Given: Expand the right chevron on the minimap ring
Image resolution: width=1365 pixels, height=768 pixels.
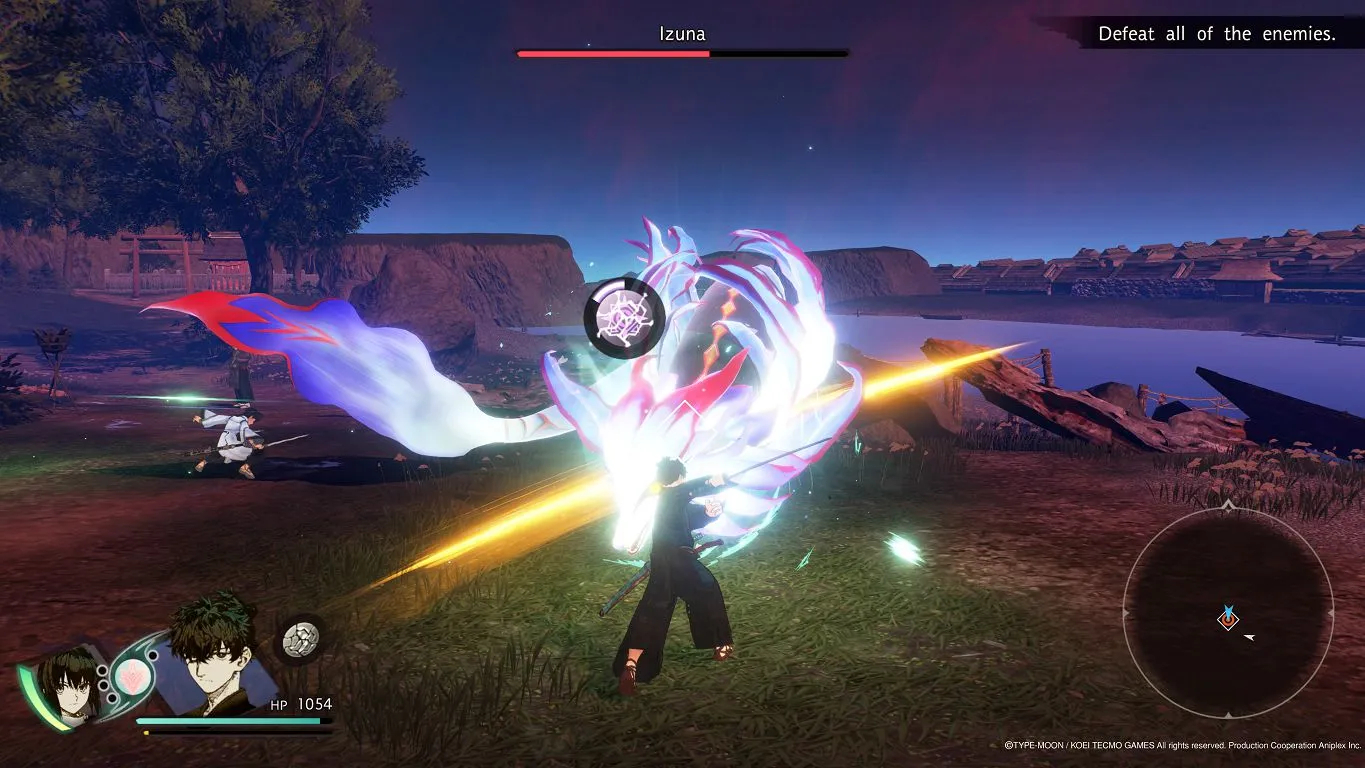Looking at the screenshot, I should point(1331,613).
